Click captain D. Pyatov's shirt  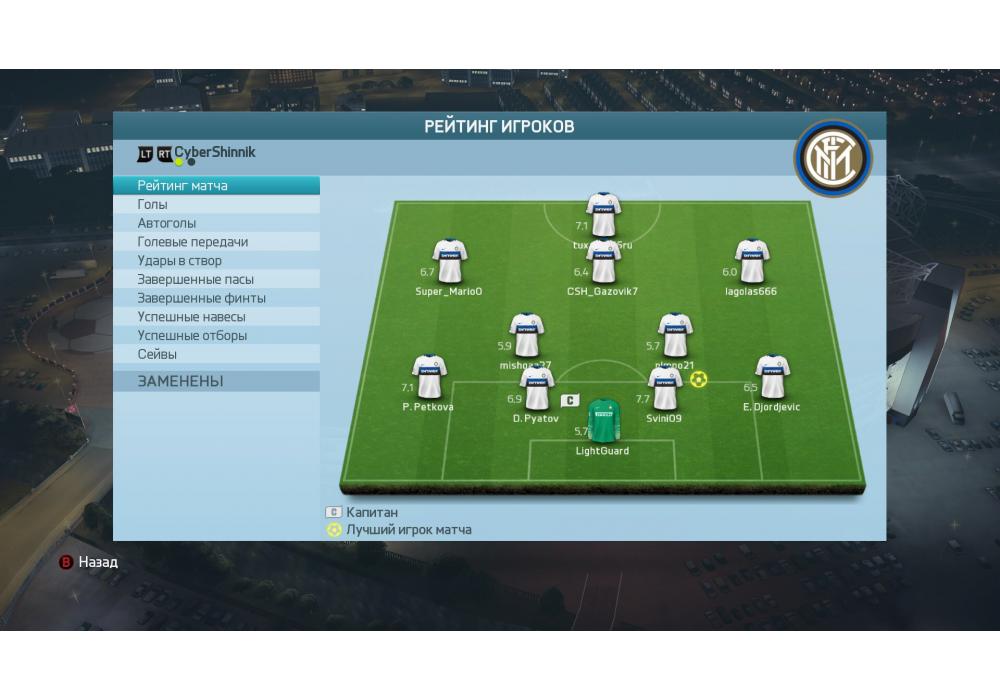point(536,388)
